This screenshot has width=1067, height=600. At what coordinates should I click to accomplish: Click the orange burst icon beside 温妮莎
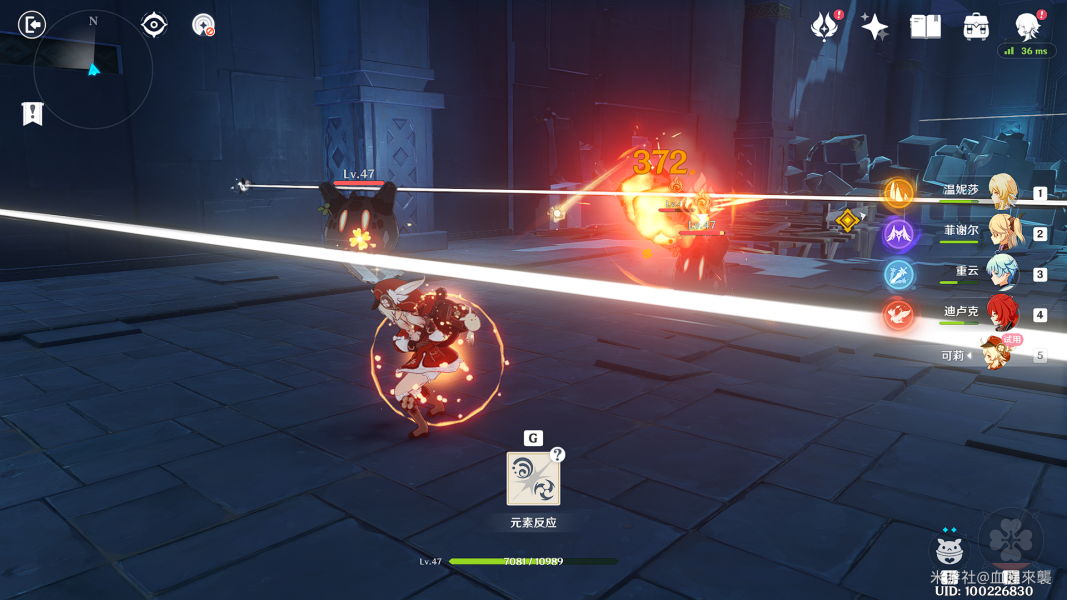click(x=898, y=193)
